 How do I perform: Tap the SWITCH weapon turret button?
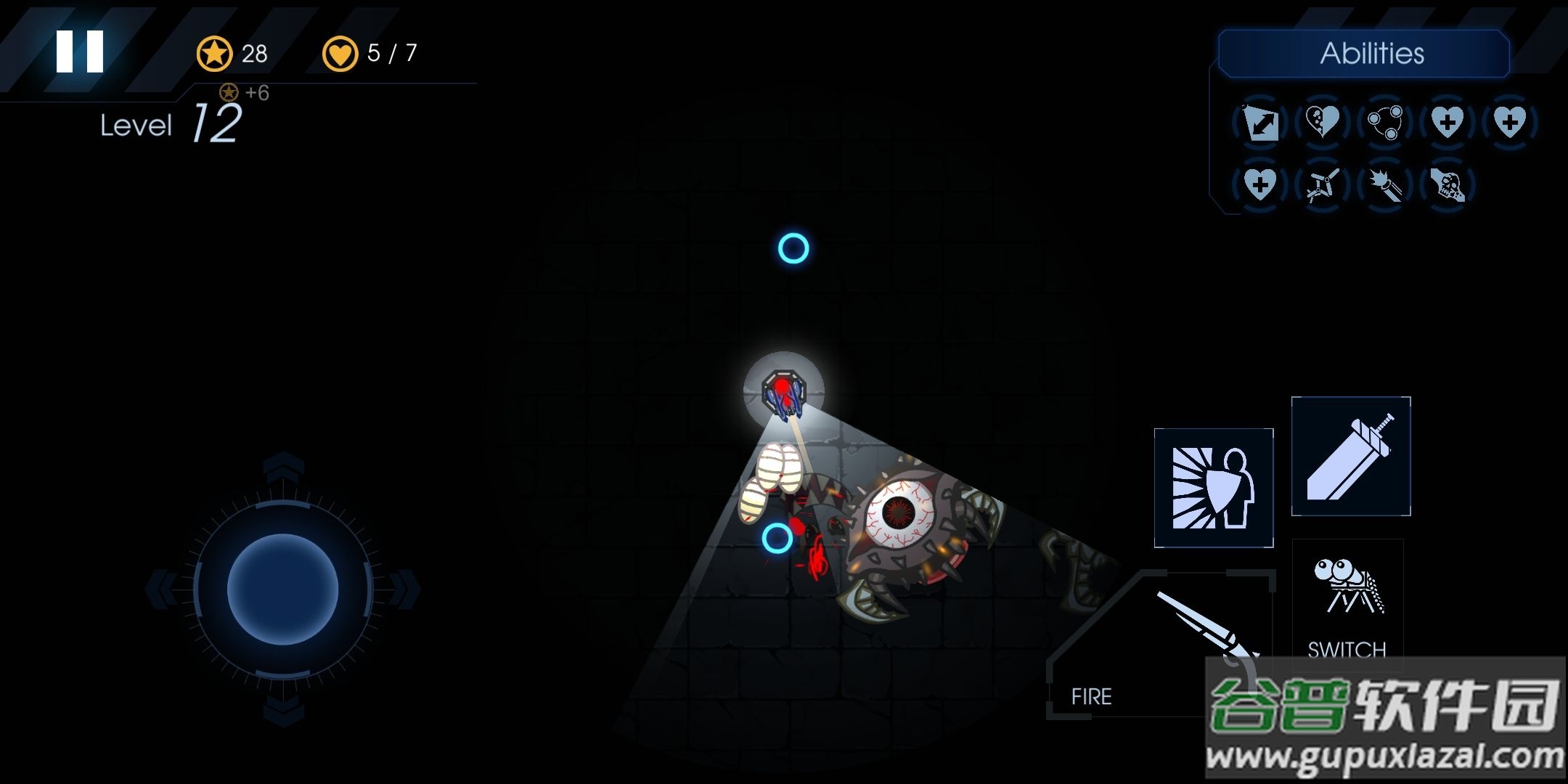click(x=1347, y=603)
